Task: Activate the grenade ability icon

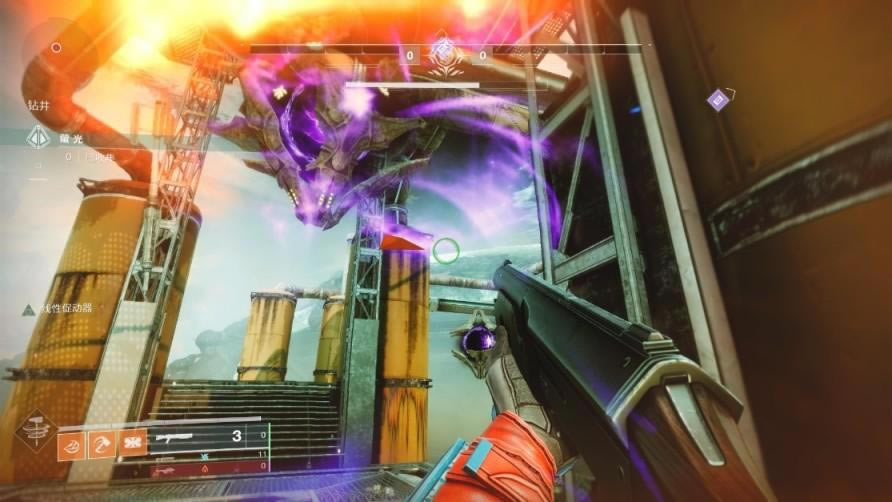Action: click(x=71, y=443)
